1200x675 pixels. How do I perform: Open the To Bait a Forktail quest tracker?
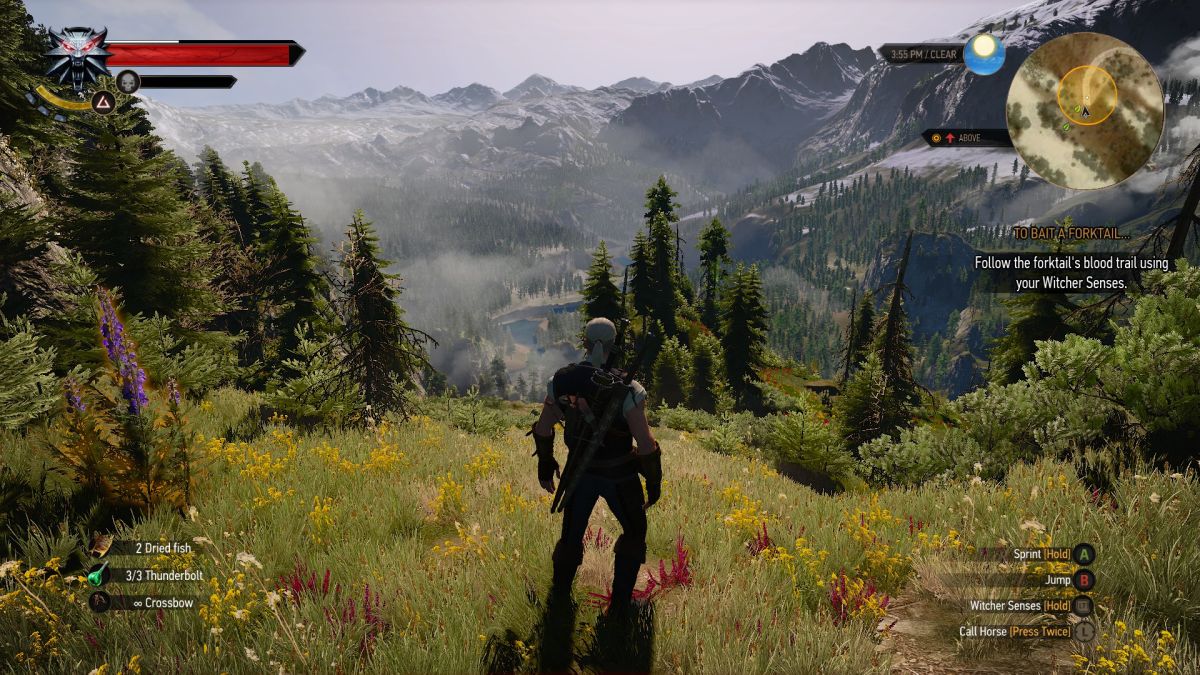pyautogui.click(x=1071, y=233)
